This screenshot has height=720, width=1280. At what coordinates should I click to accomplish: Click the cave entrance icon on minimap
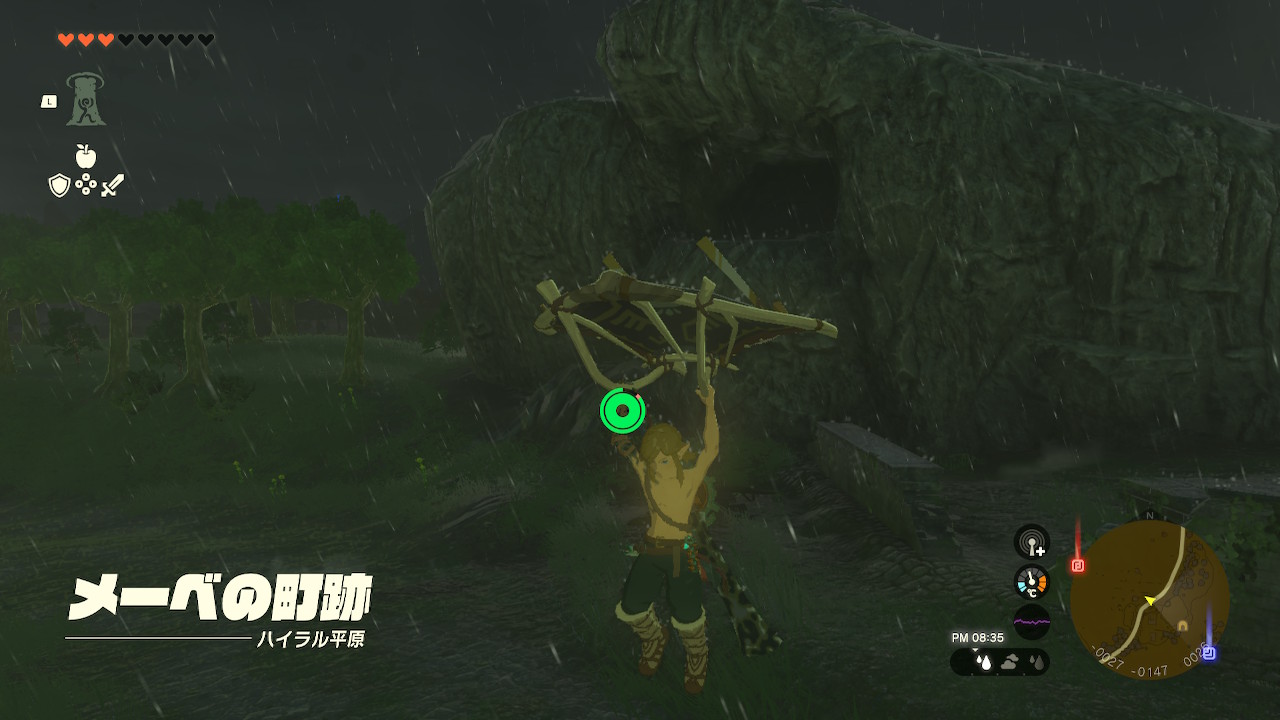tap(1182, 626)
